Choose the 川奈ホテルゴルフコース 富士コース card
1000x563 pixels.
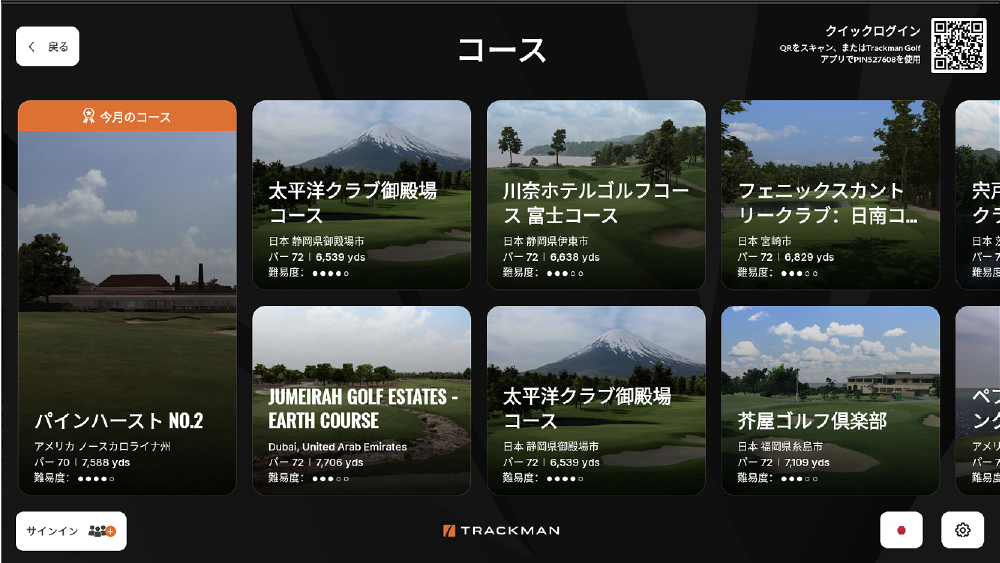(x=596, y=195)
